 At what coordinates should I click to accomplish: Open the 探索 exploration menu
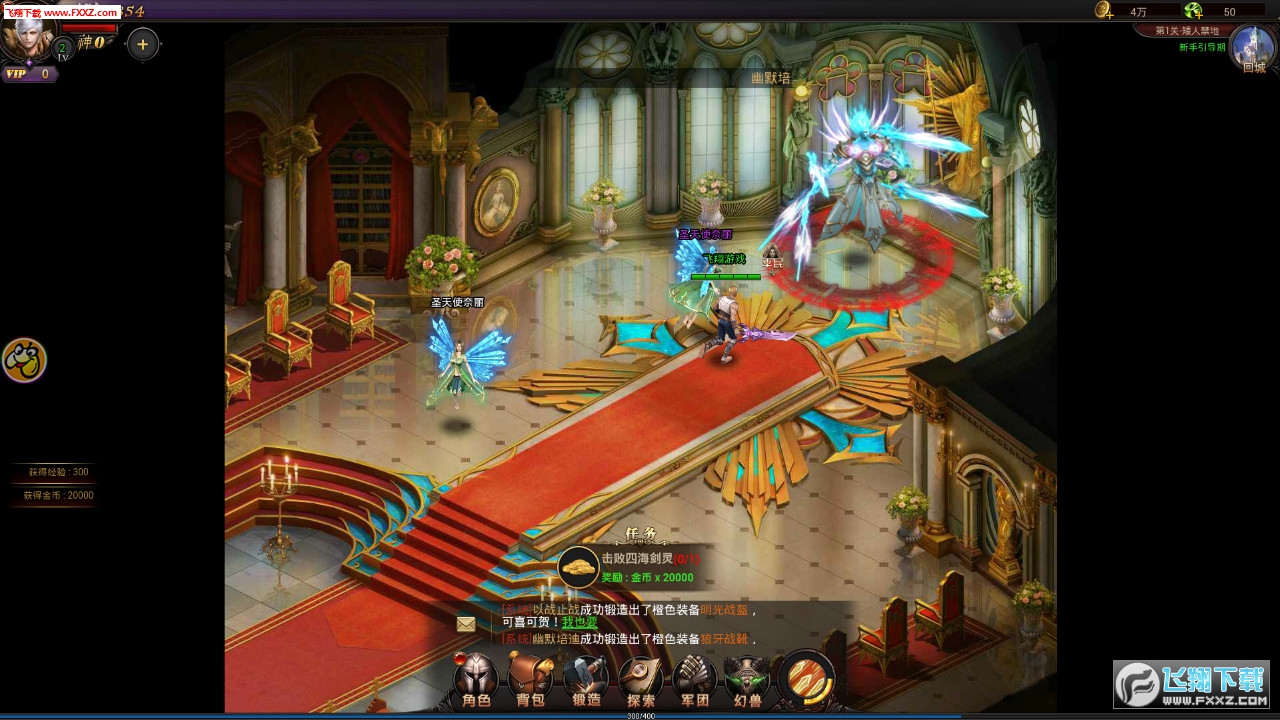640,680
